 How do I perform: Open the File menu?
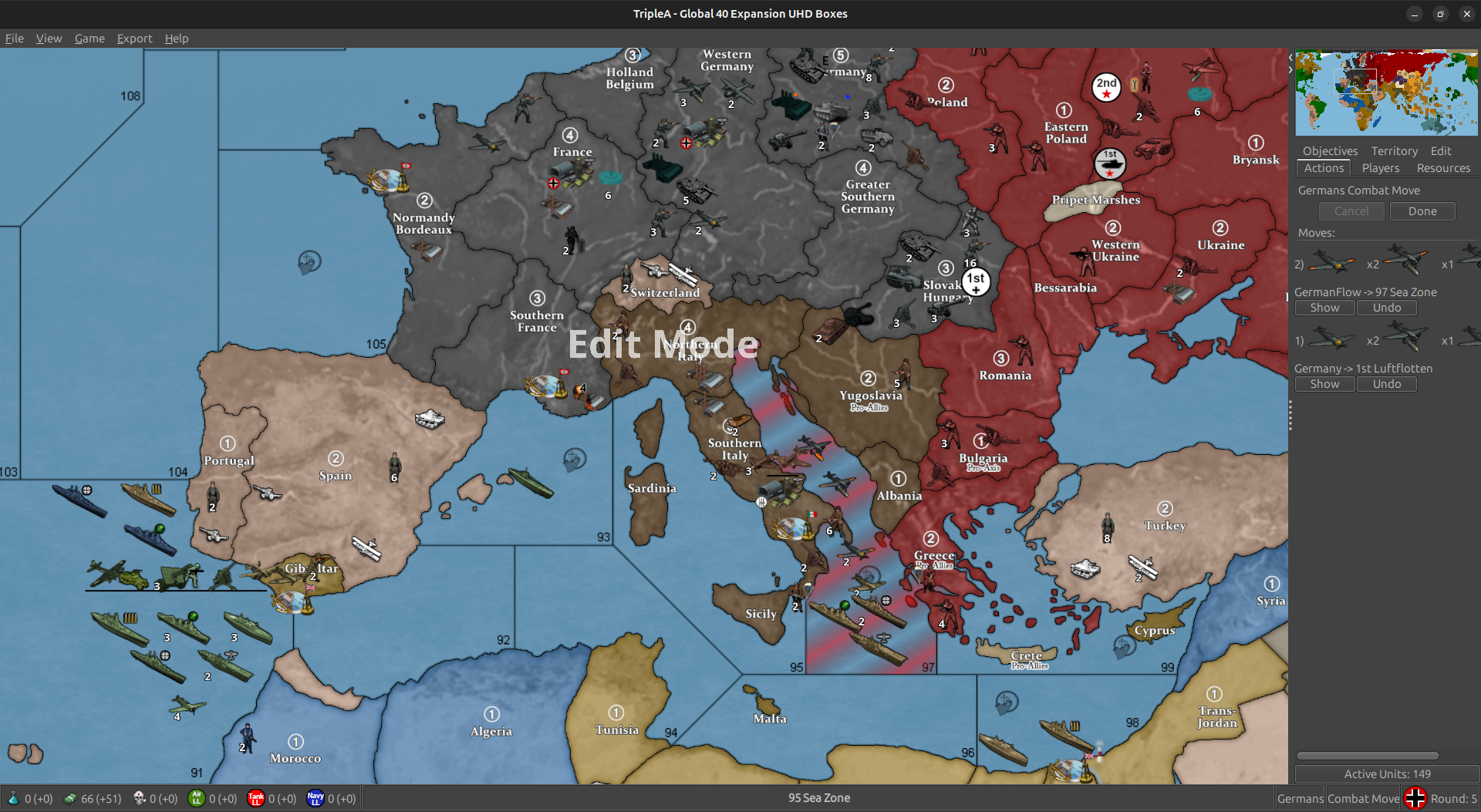pos(15,39)
